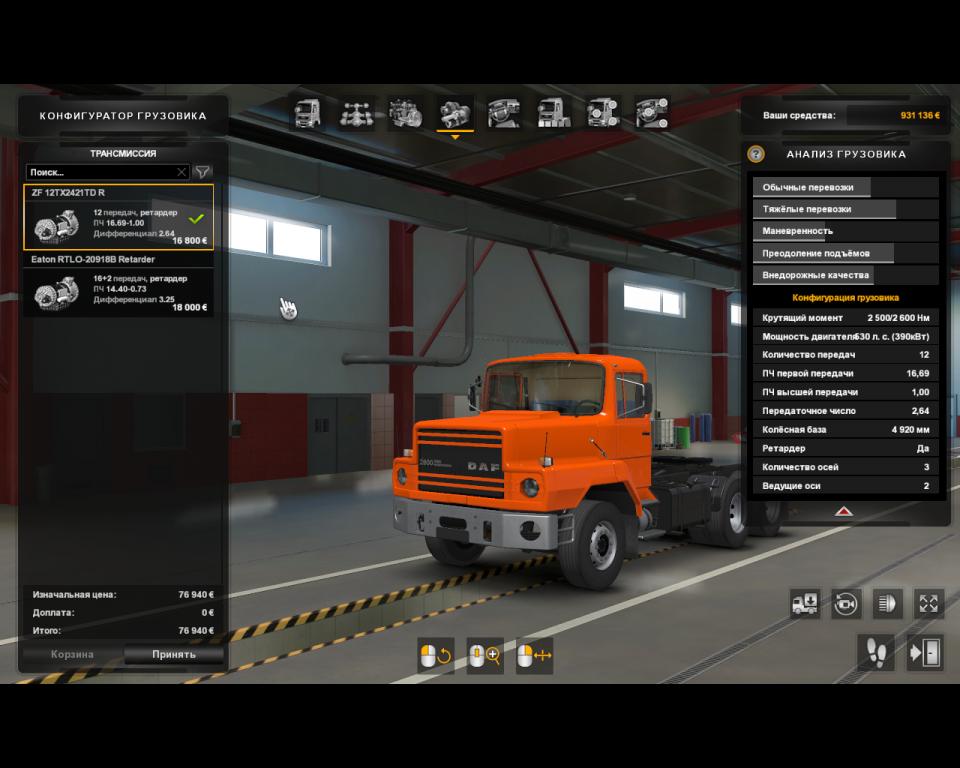Switch to the engine category tab

[x=405, y=114]
